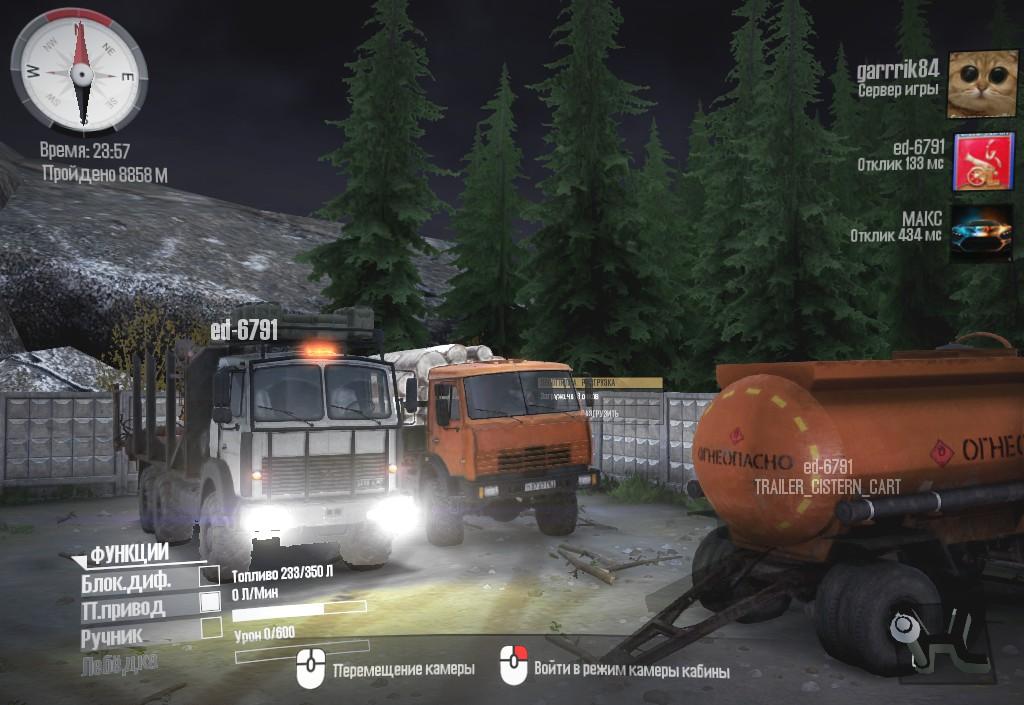Select ed-6791's red avatar
The height and width of the screenshot is (705, 1024).
tap(982, 161)
